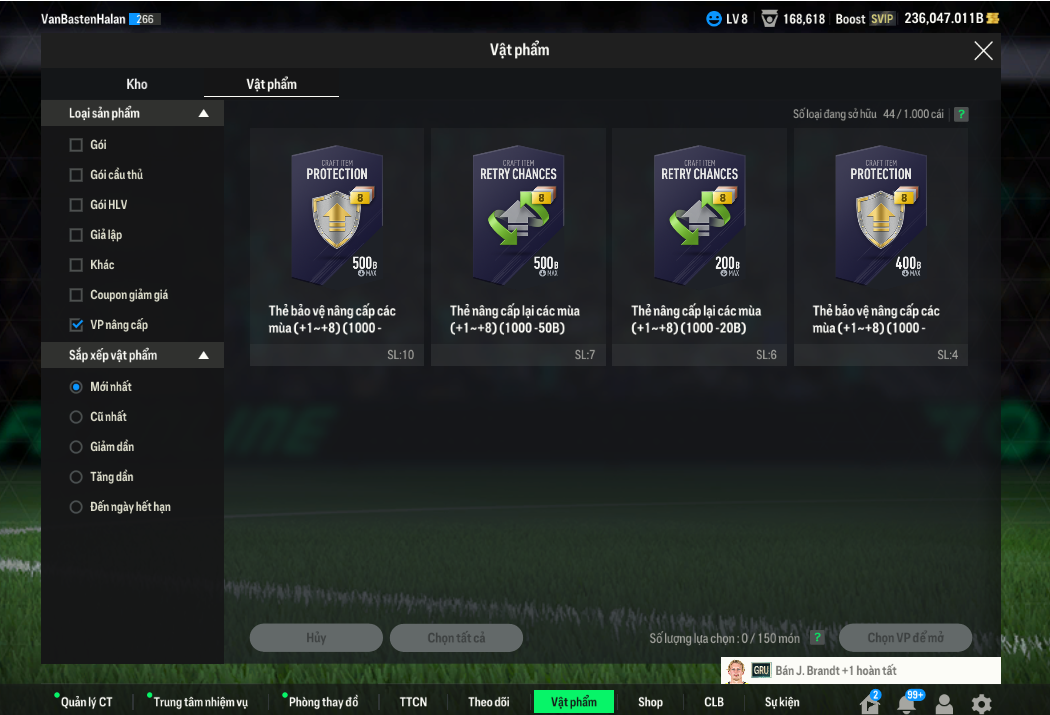Click the Chọn tất cả button
This screenshot has height=715, width=1050.
coord(456,638)
